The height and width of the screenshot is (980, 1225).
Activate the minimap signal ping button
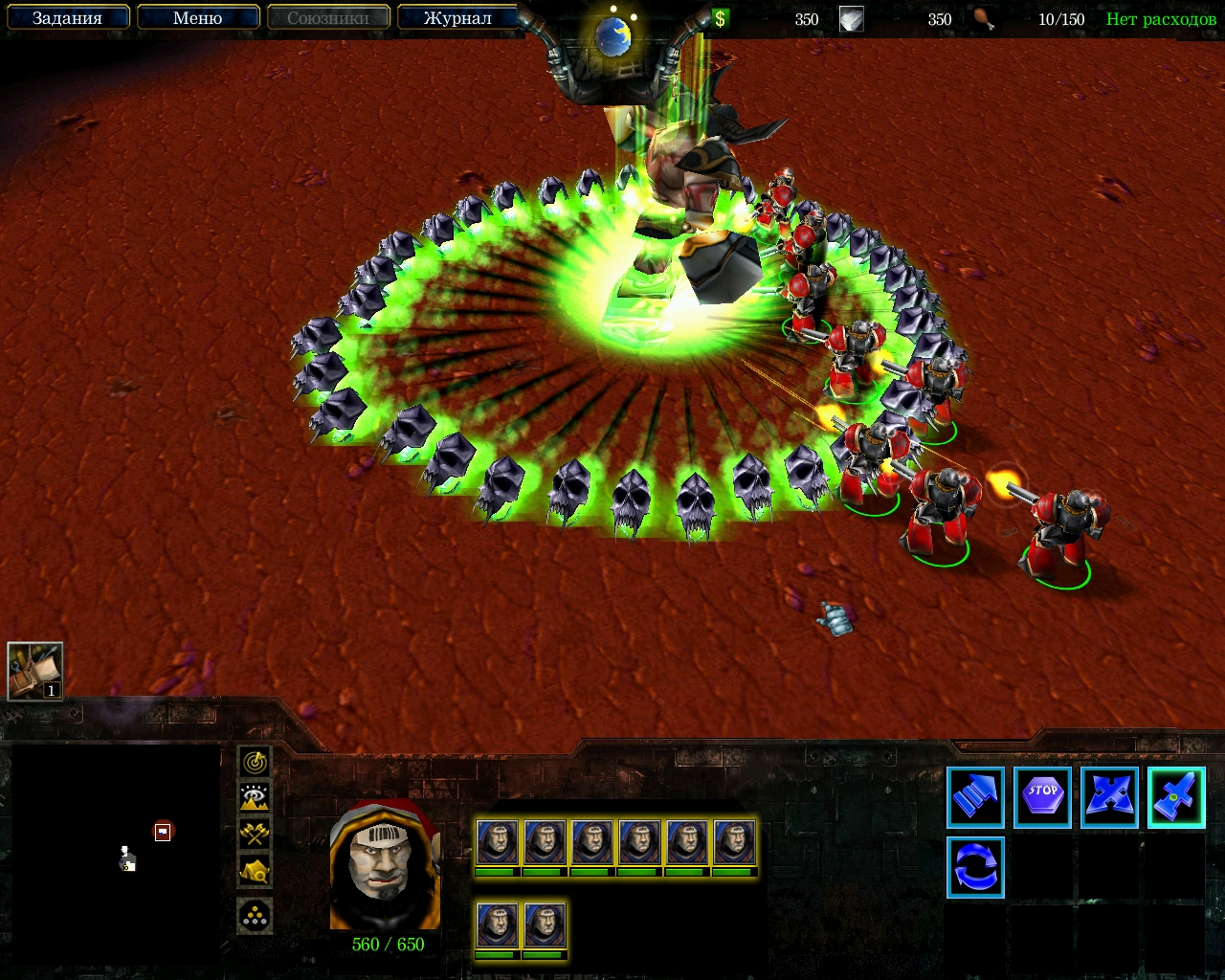pyautogui.click(x=255, y=762)
